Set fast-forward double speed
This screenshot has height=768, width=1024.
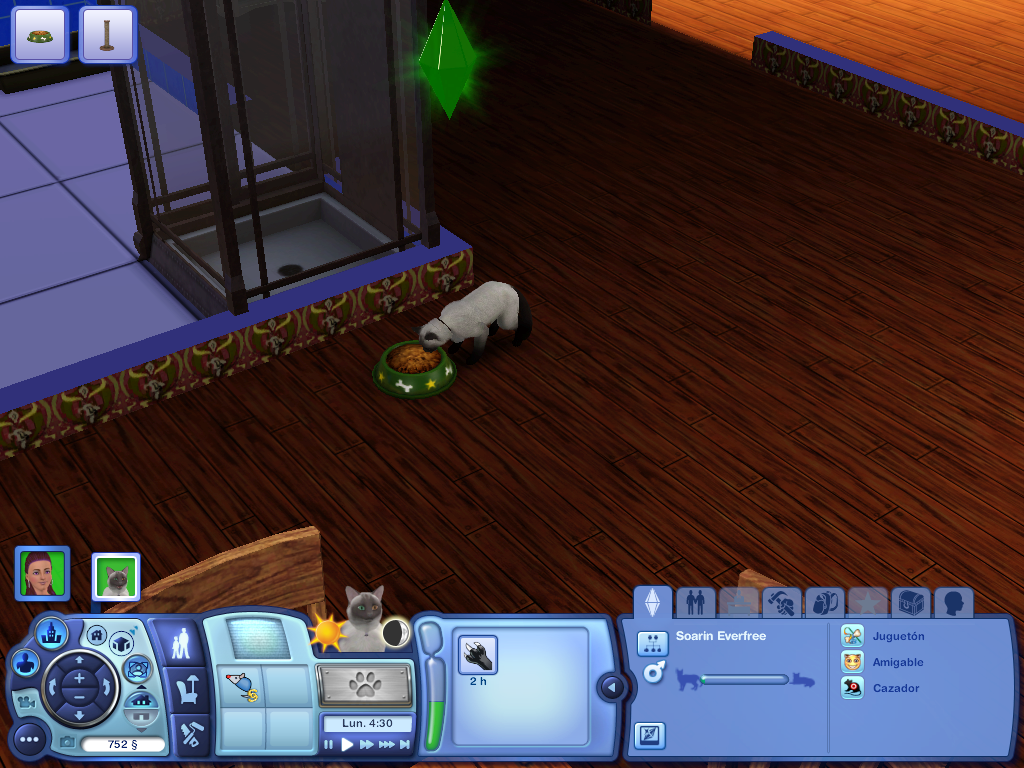(366, 744)
